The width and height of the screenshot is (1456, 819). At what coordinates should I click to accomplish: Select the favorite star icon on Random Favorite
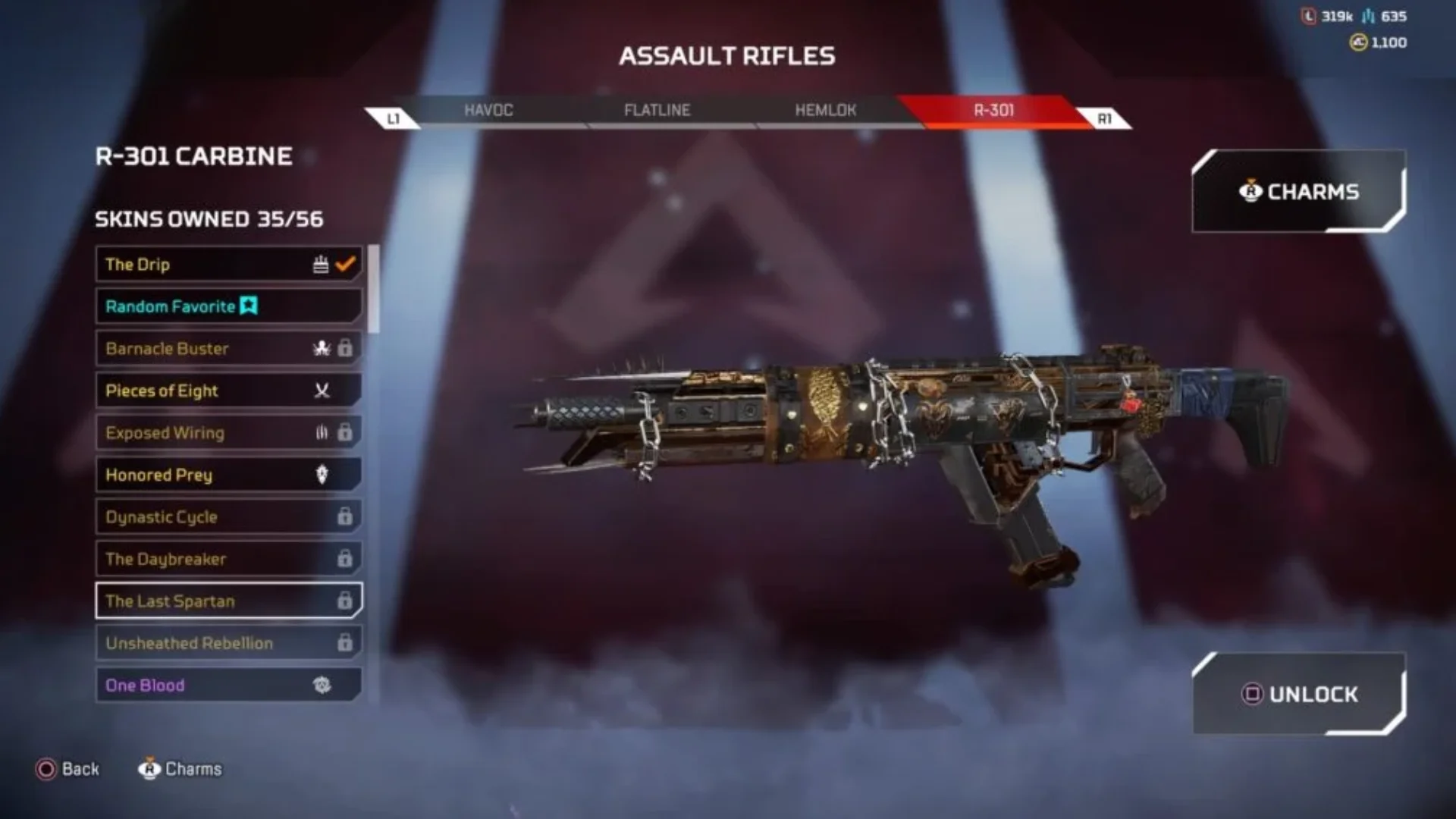pos(250,306)
